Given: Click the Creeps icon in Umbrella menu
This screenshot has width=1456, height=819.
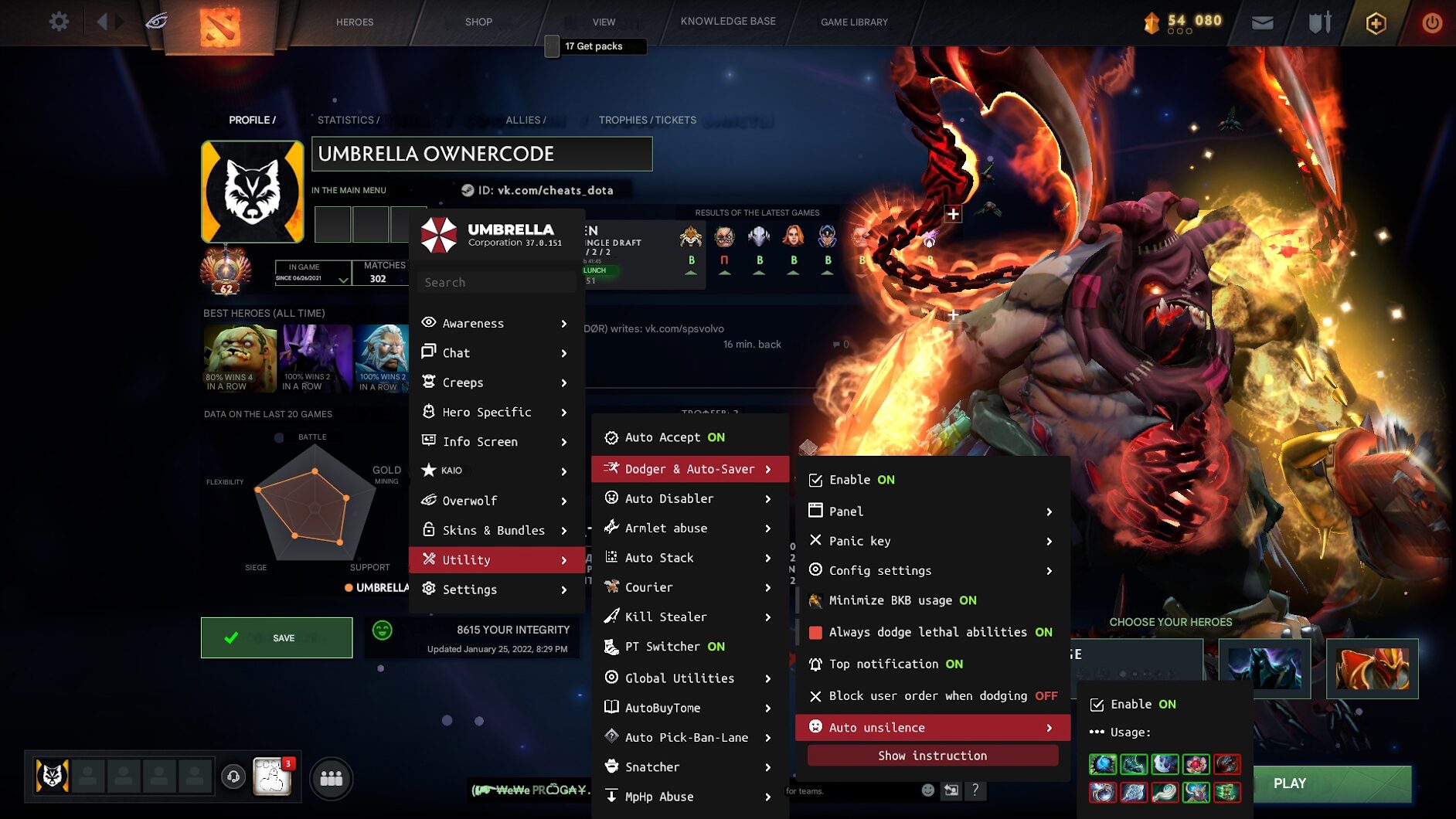Looking at the screenshot, I should pyautogui.click(x=428, y=382).
